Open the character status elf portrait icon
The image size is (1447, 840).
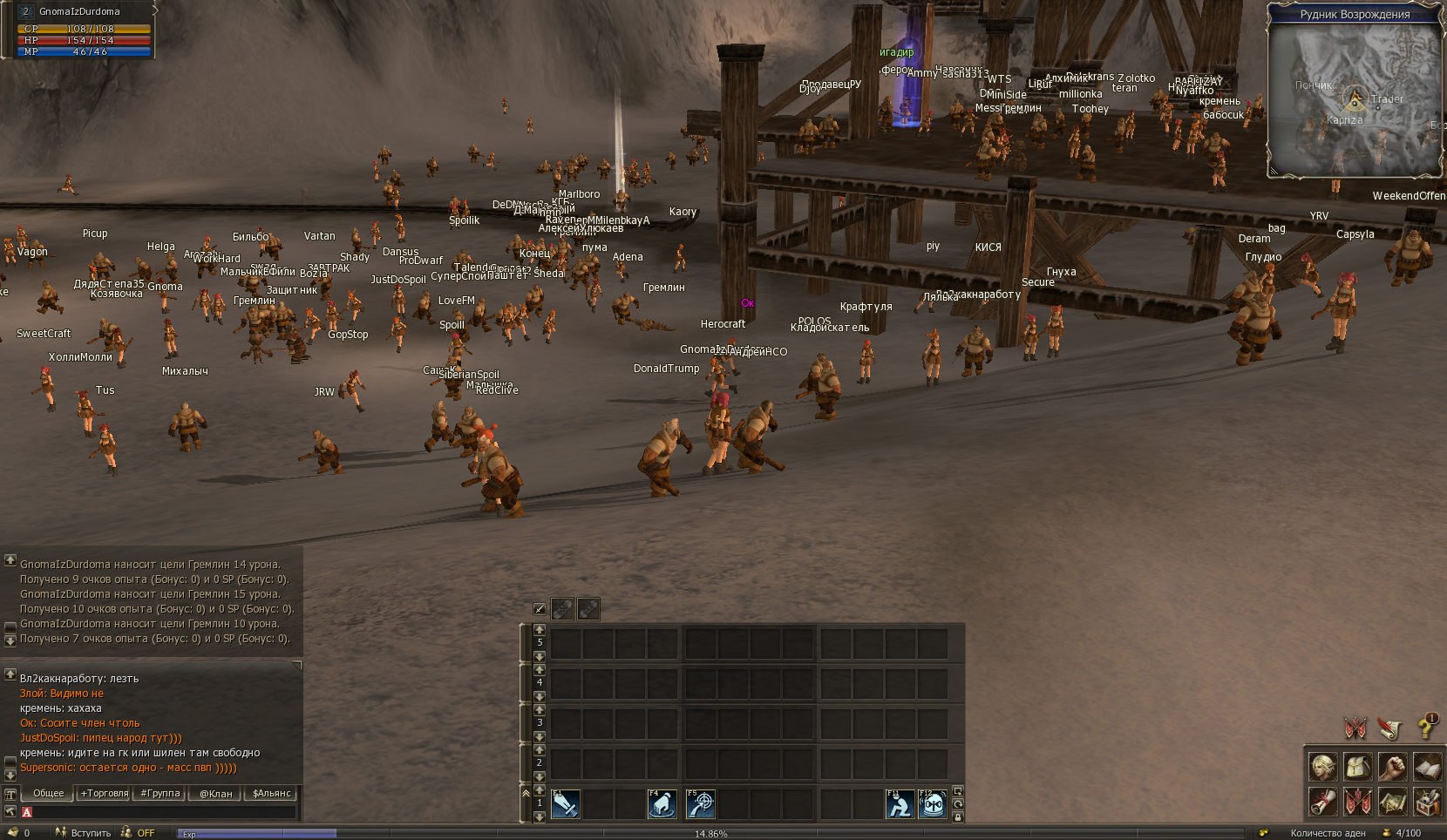click(1322, 767)
